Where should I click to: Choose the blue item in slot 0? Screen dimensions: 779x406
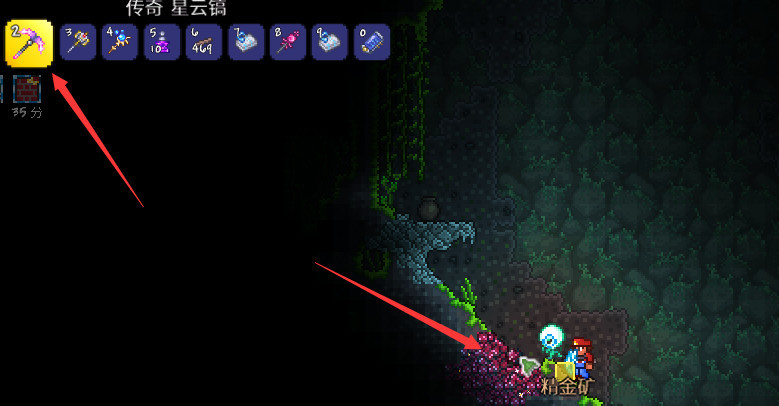click(x=372, y=43)
